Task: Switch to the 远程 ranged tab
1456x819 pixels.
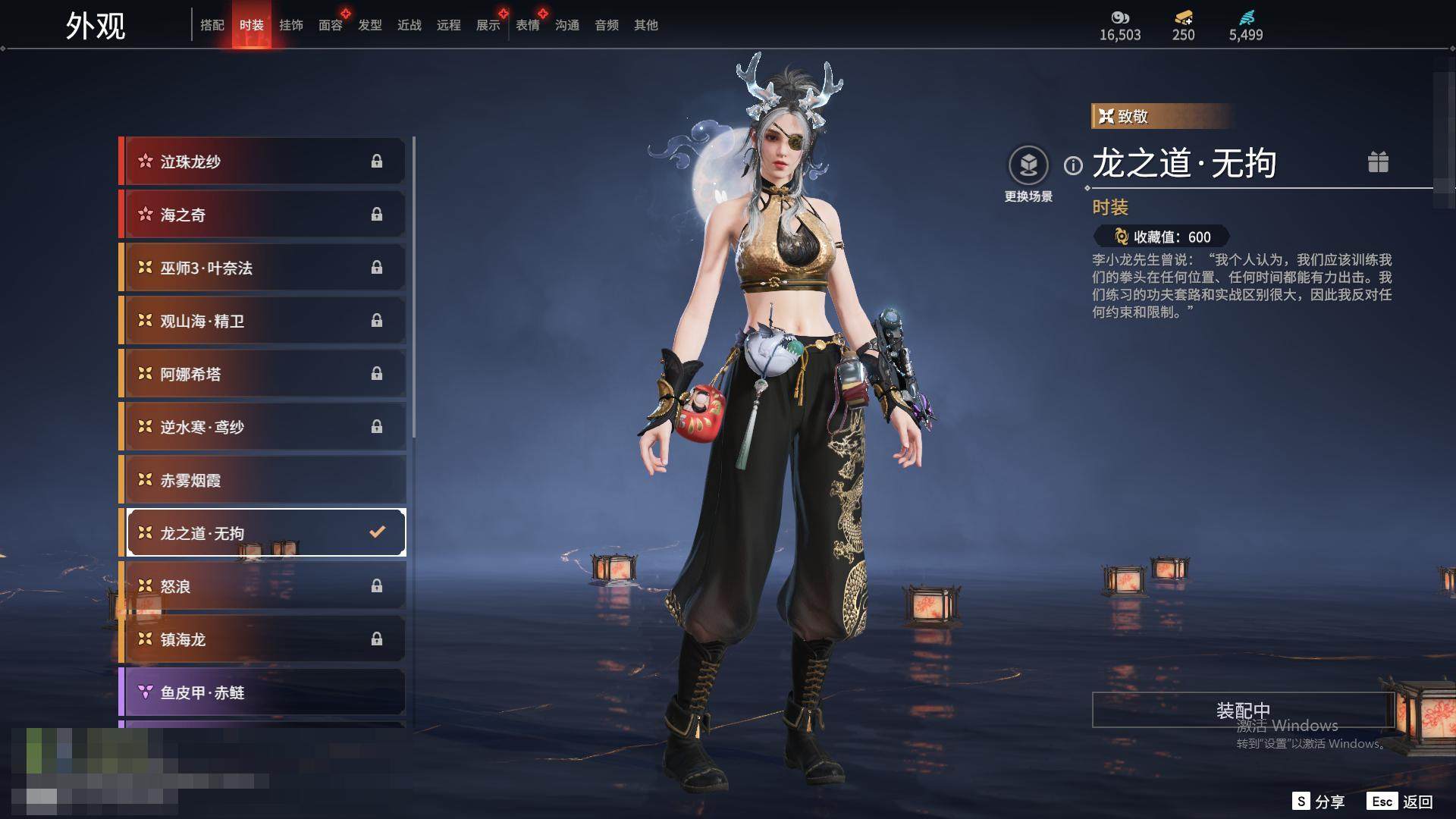Action: [x=449, y=25]
